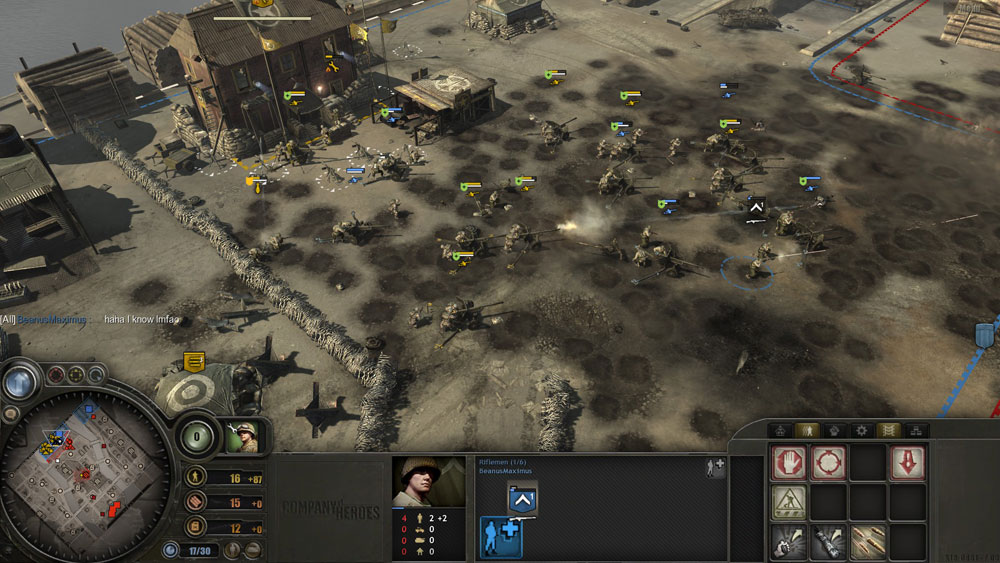This screenshot has height=563, width=1000.
Task: Open the construction menu with the worker-sign icon
Action: point(789,503)
